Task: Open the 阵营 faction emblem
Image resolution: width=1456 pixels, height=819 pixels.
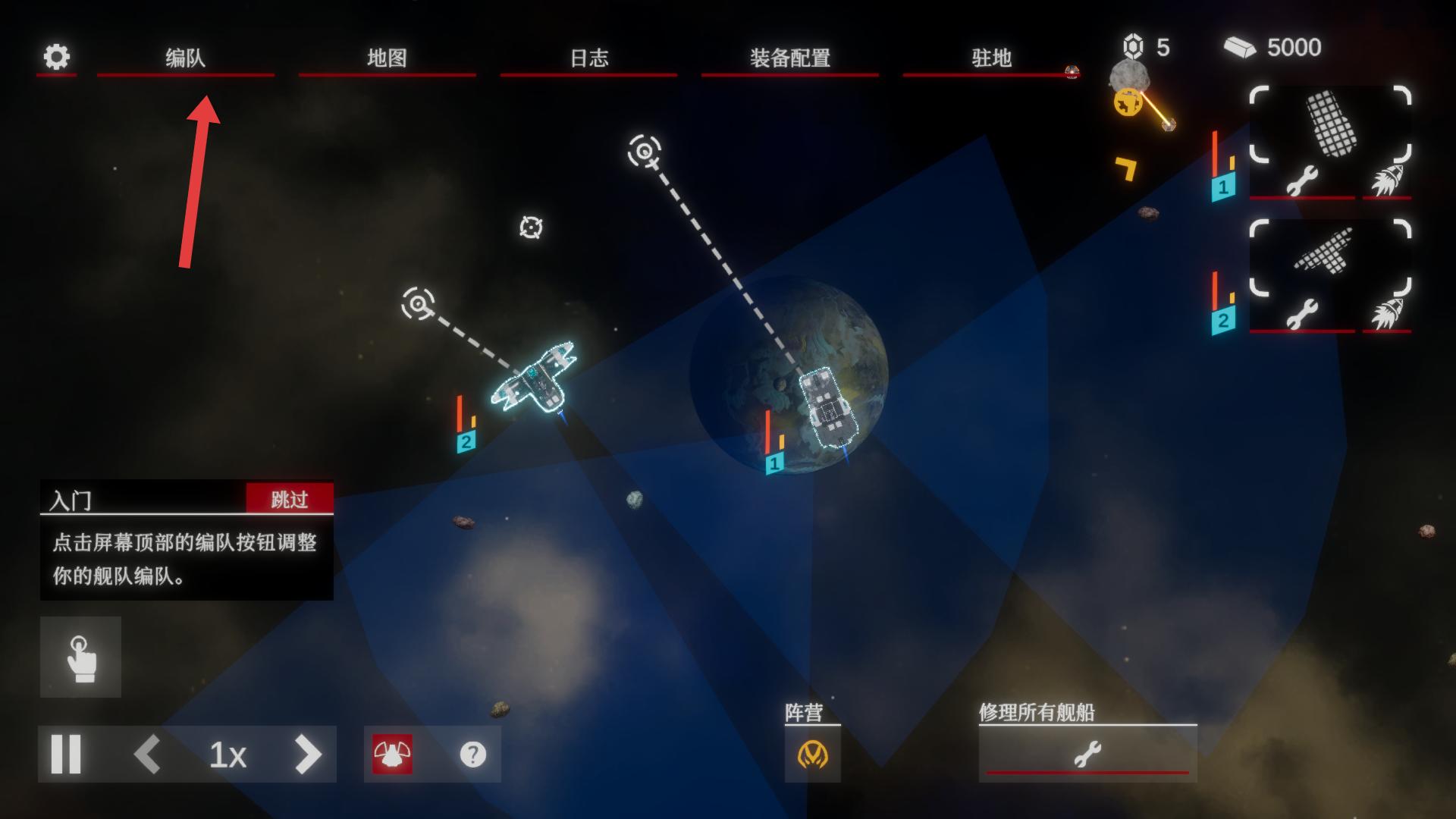Action: (x=812, y=755)
